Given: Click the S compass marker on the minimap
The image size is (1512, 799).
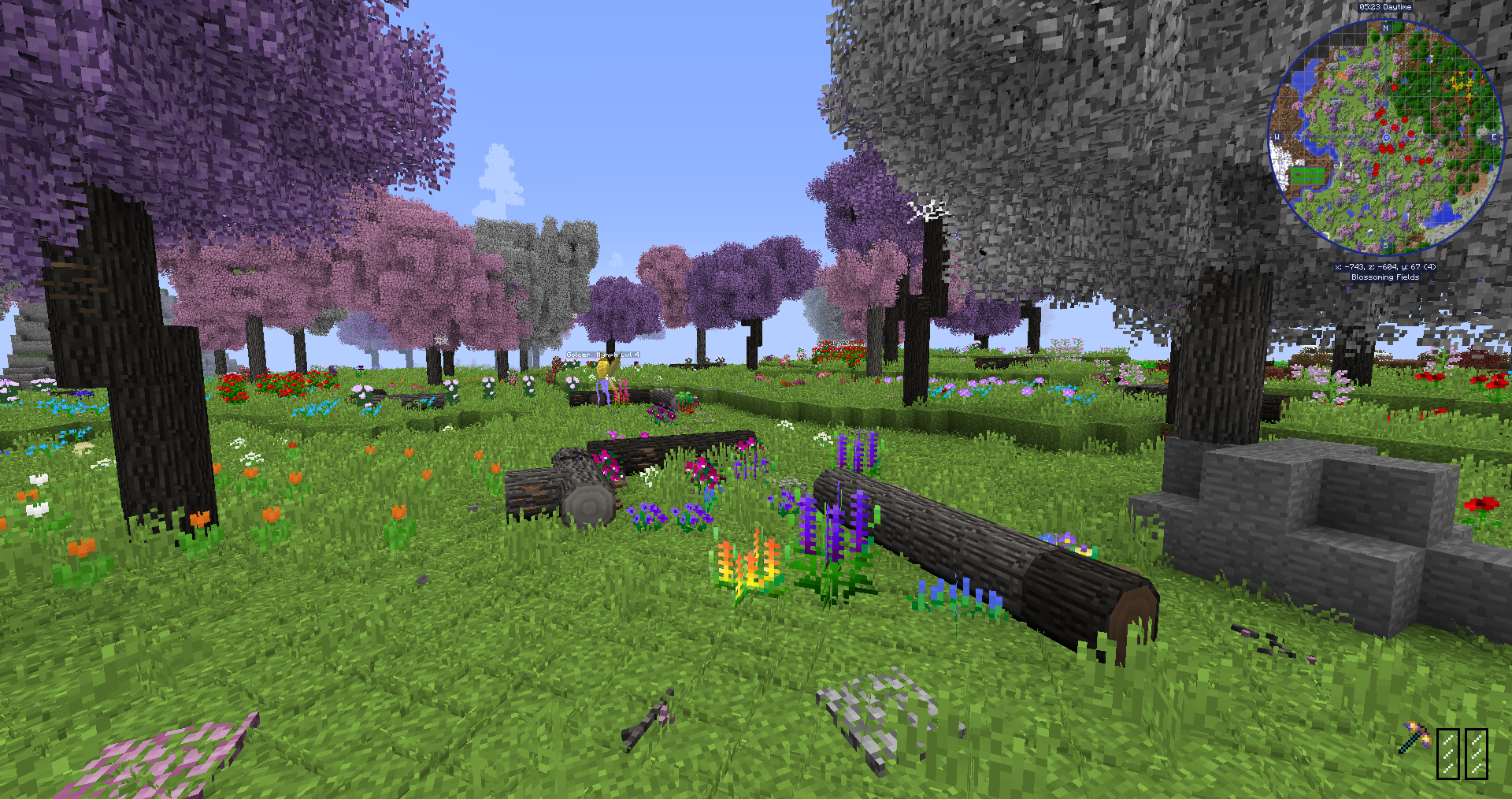Looking at the screenshot, I should click(1385, 246).
